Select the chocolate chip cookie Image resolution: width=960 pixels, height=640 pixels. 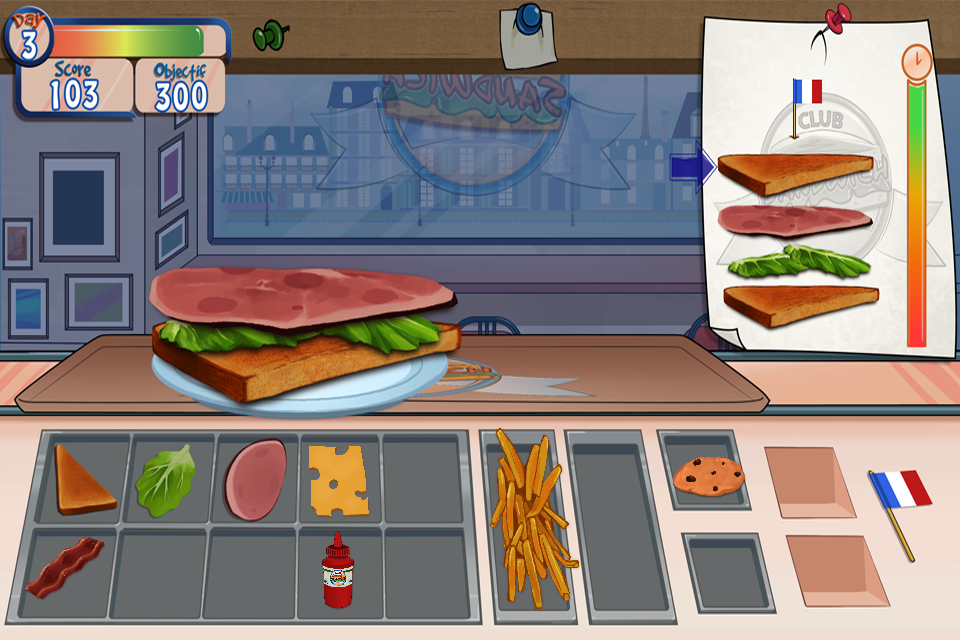point(708,476)
